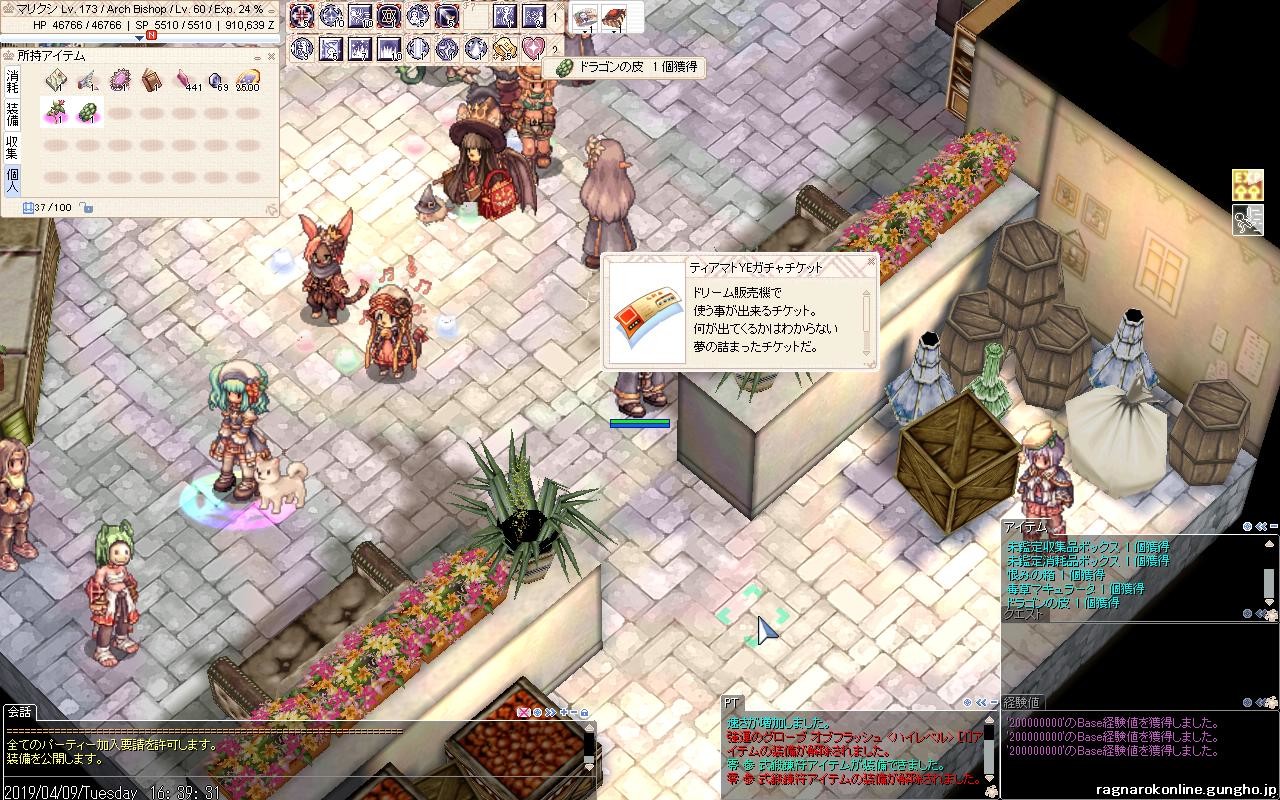Activate the pink heart skill on hotbar
The image size is (1280, 800).
click(x=533, y=47)
